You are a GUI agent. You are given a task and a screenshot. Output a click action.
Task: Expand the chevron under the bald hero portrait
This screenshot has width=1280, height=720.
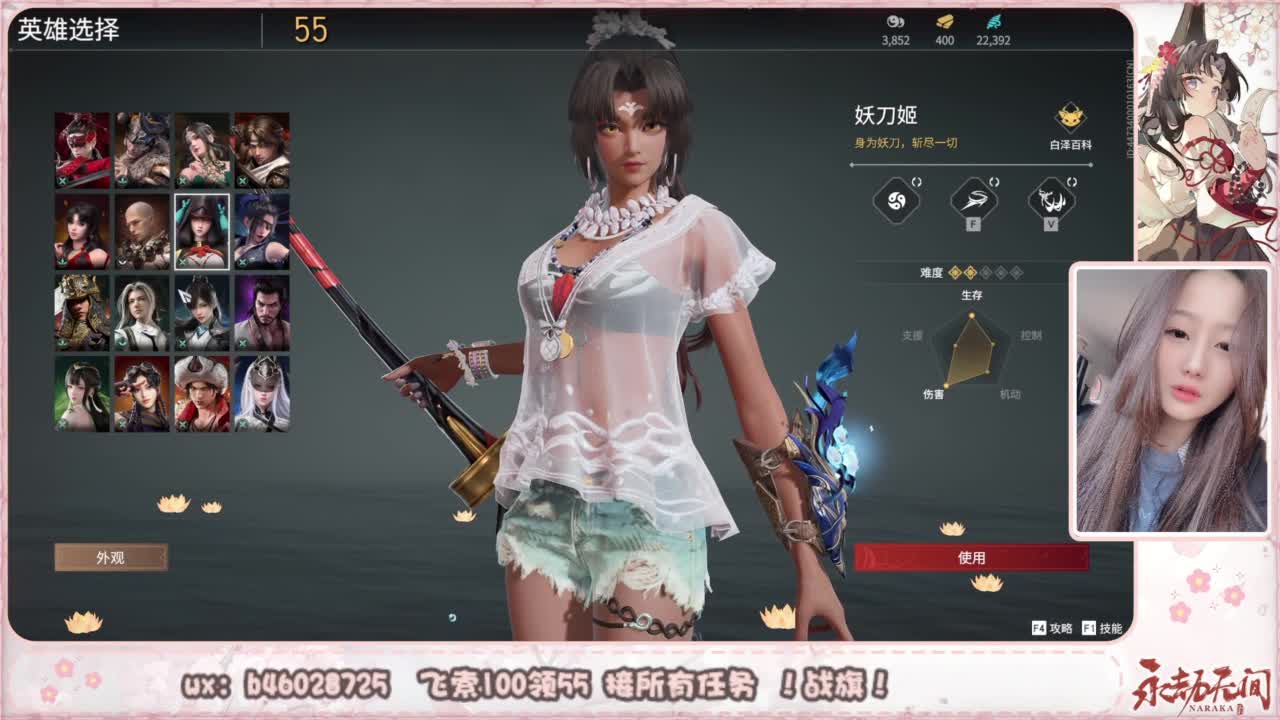[122, 259]
